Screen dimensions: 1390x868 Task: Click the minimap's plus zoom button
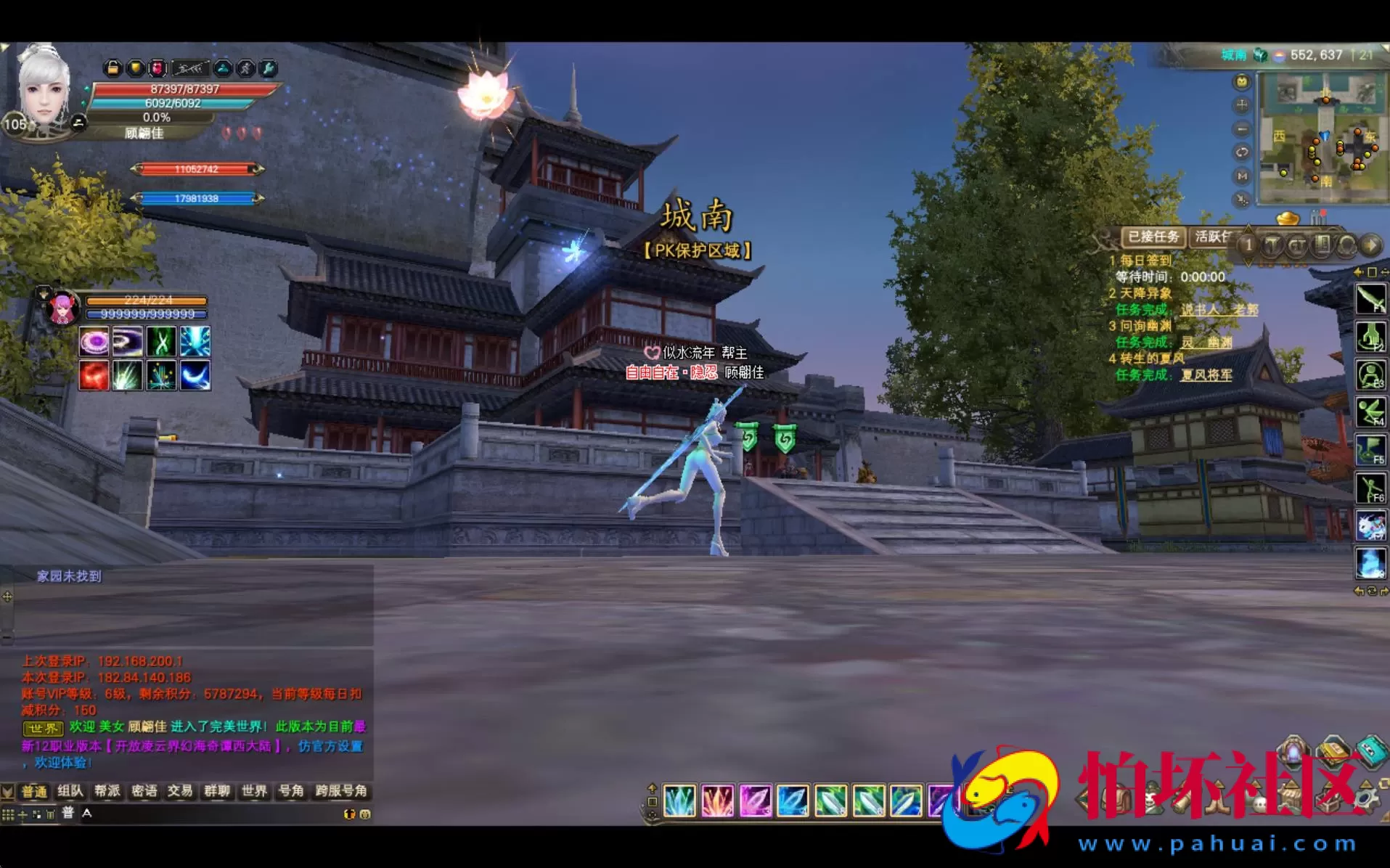[1242, 105]
